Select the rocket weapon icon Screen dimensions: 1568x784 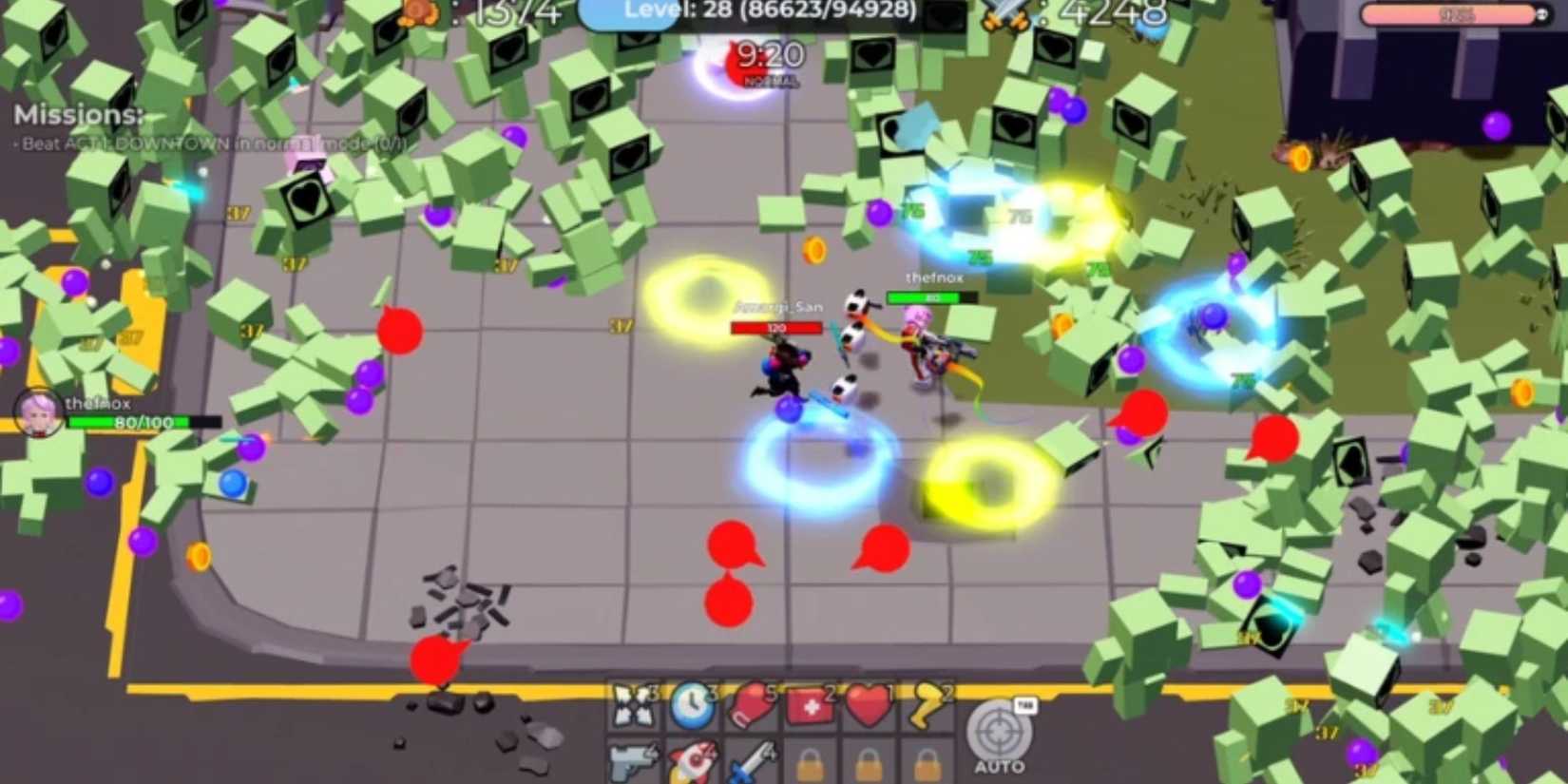click(x=692, y=760)
